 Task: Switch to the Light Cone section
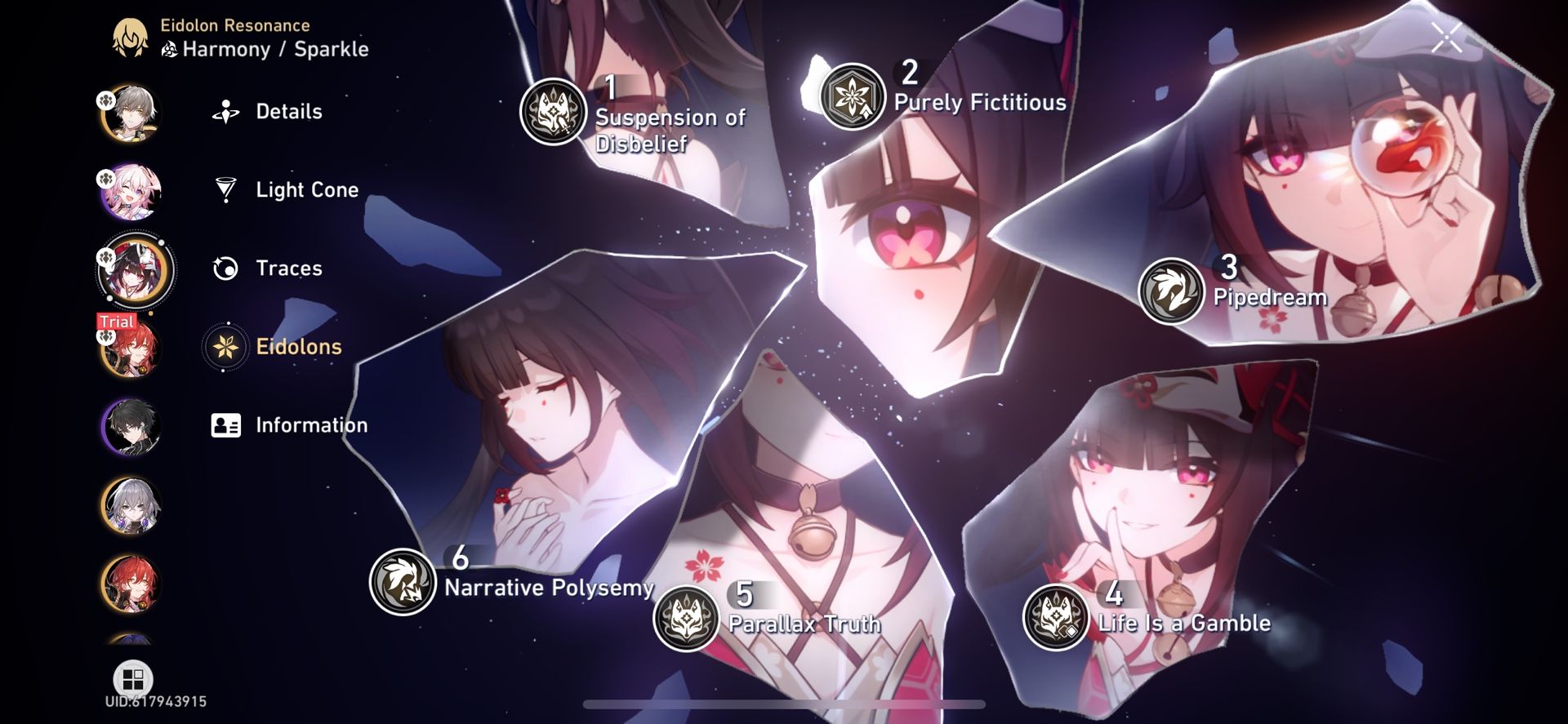point(306,189)
